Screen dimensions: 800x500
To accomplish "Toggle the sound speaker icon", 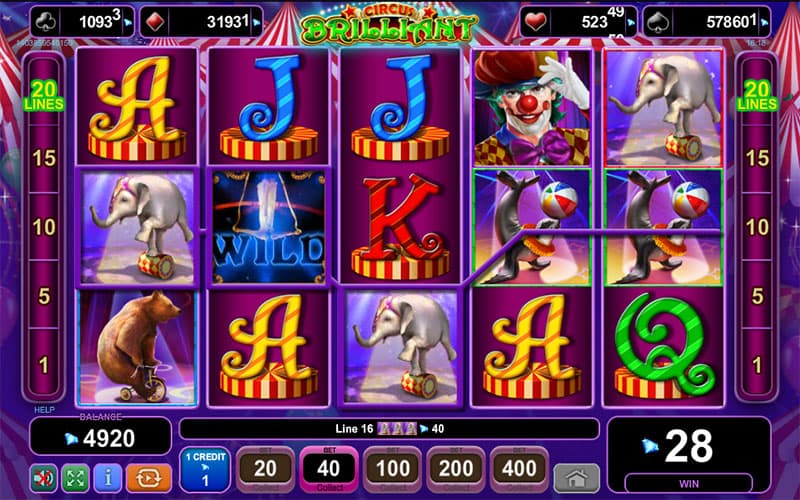I will click(x=43, y=476).
